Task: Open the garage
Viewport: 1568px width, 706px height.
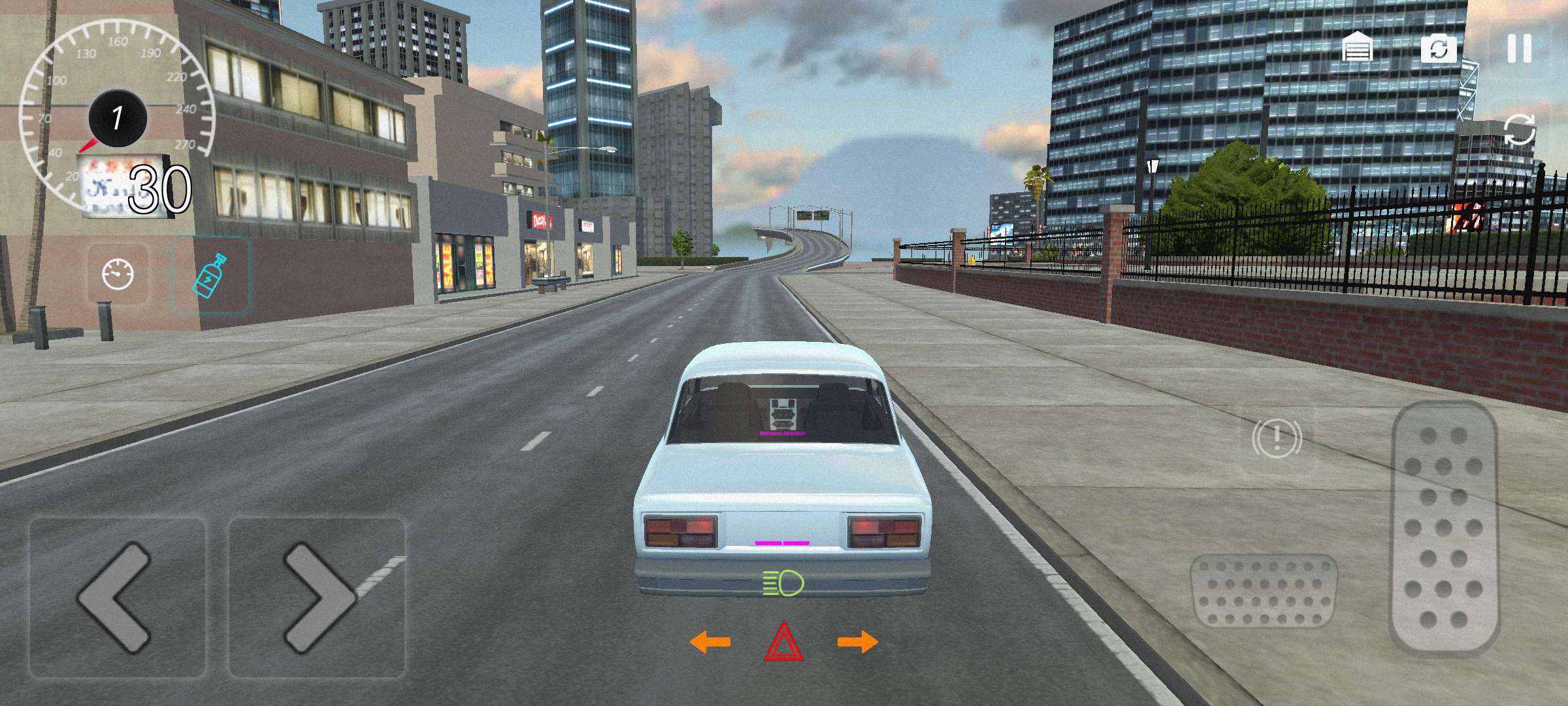Action: 1357,48
